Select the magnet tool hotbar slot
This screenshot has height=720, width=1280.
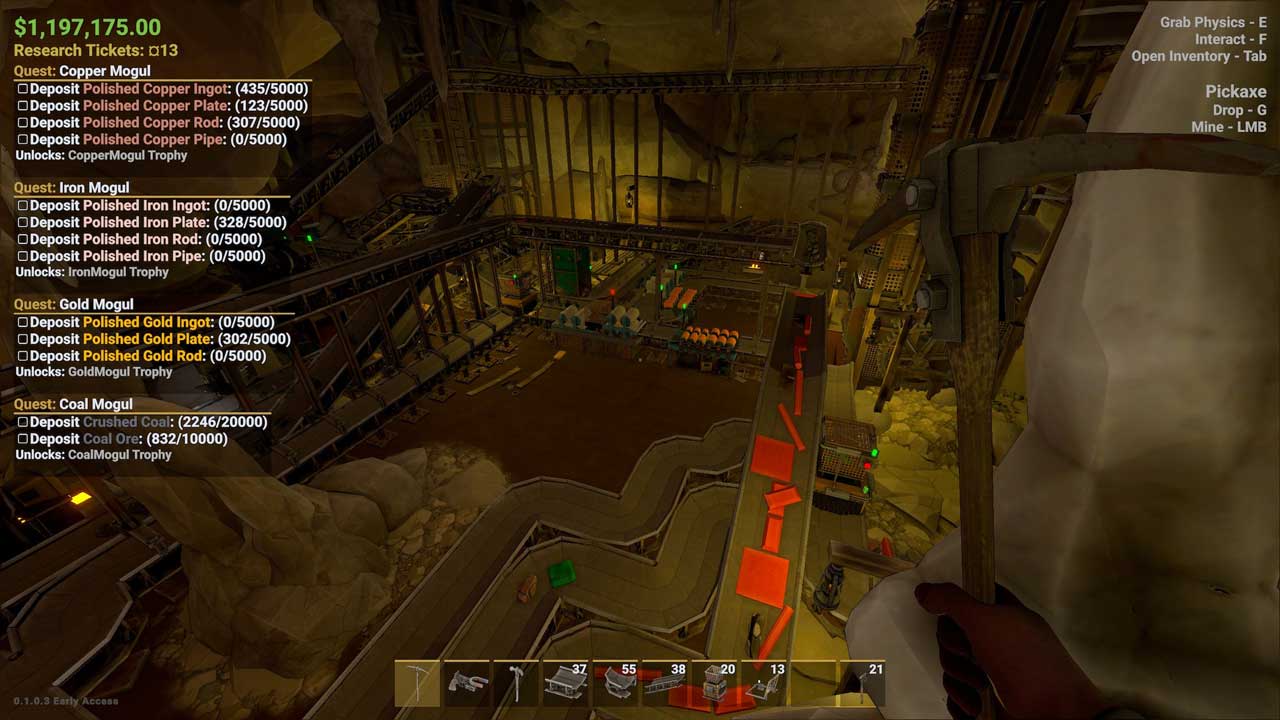pyautogui.click(x=467, y=684)
